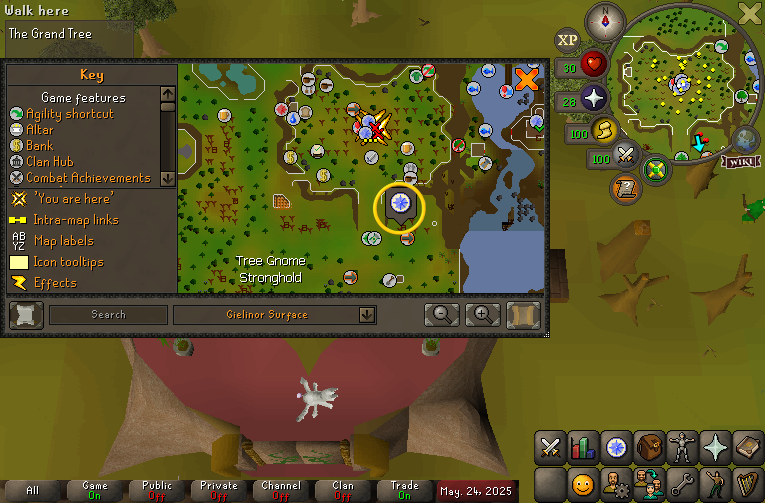
Task: Choose Bank in the key list
Action: click(39, 146)
